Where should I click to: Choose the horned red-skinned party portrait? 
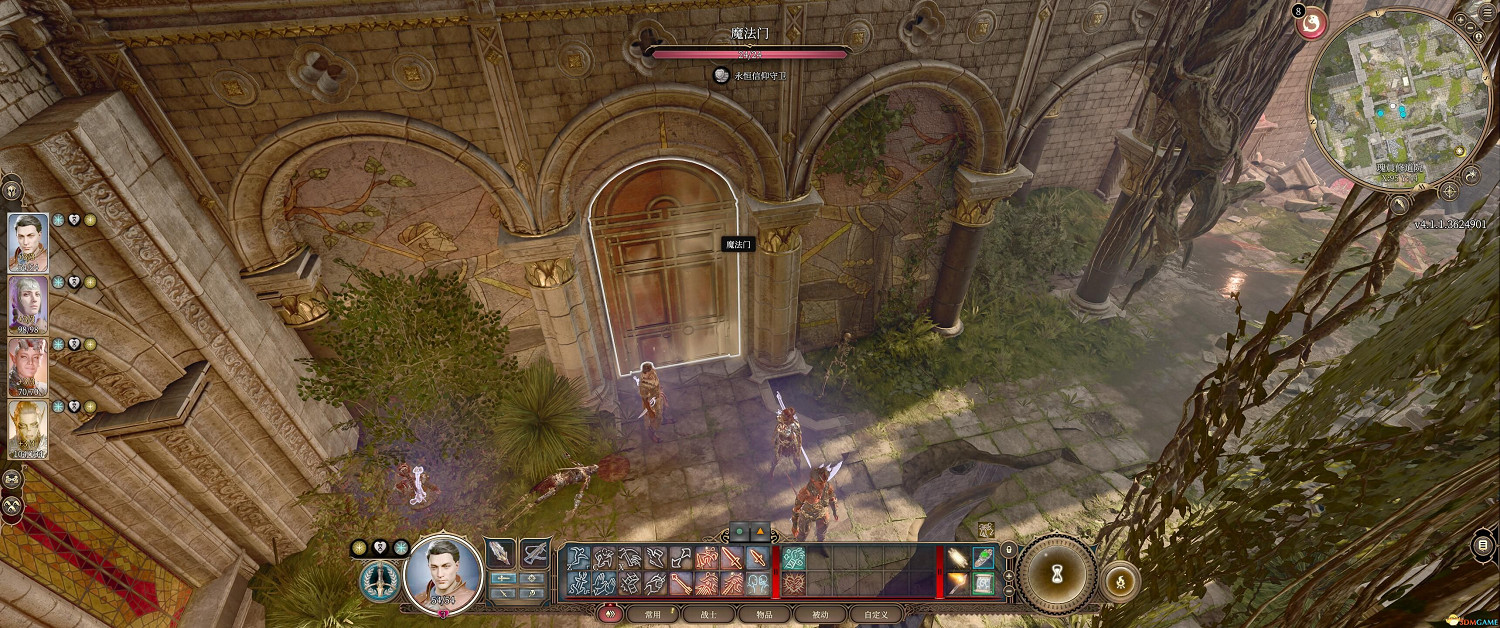pyautogui.click(x=27, y=367)
